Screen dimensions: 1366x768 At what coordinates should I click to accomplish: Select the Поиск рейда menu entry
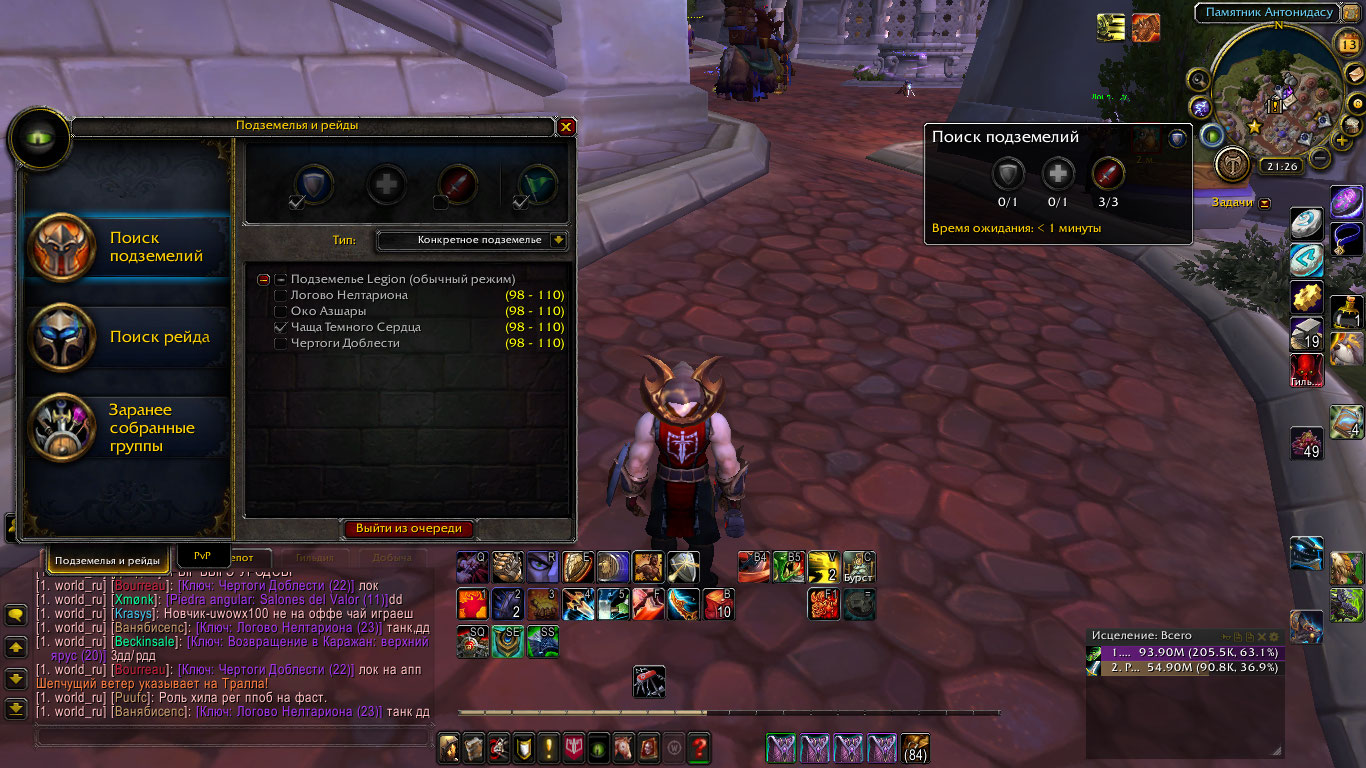[x=128, y=337]
